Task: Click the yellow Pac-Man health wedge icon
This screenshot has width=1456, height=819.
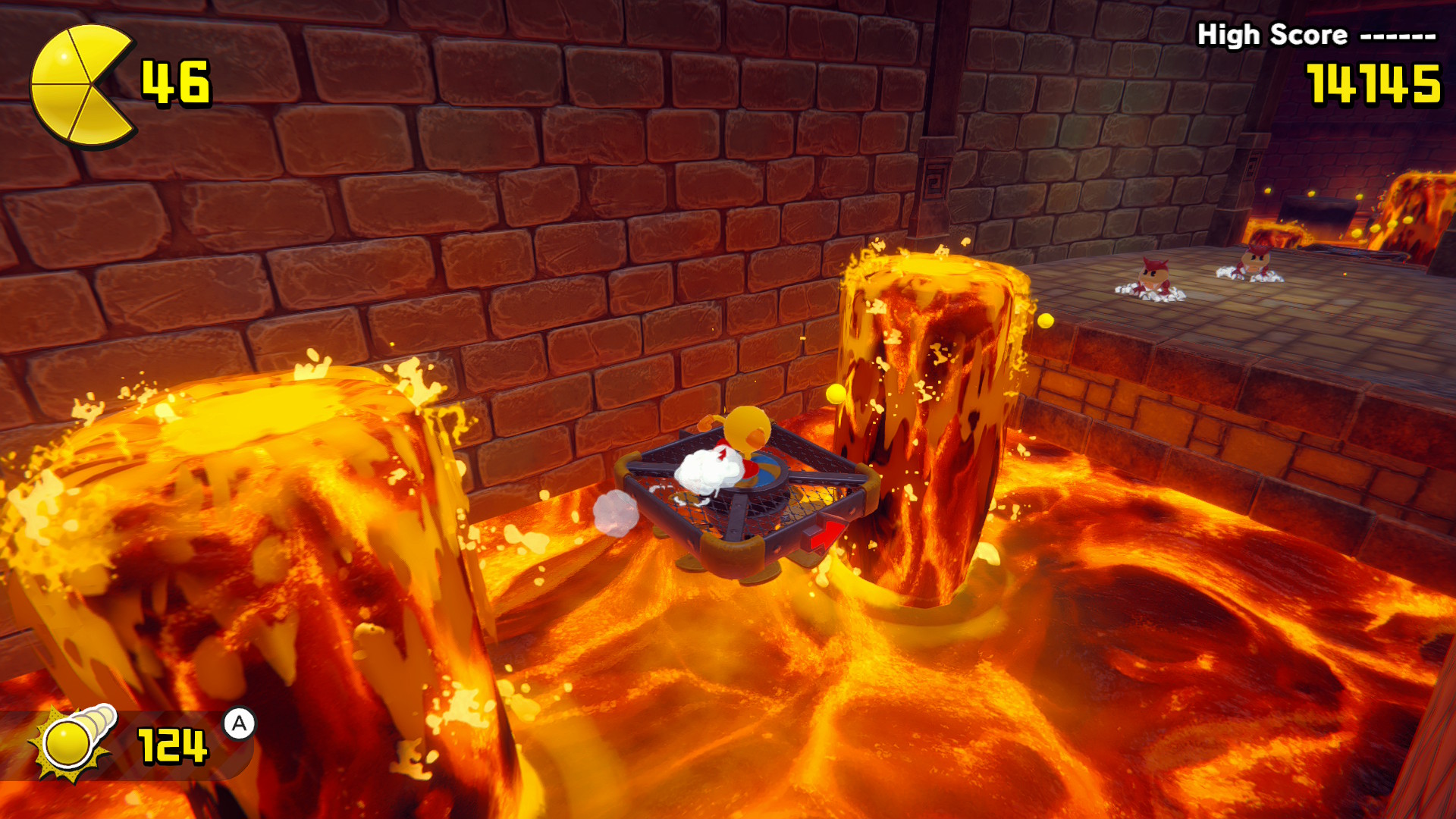Action: [80, 85]
